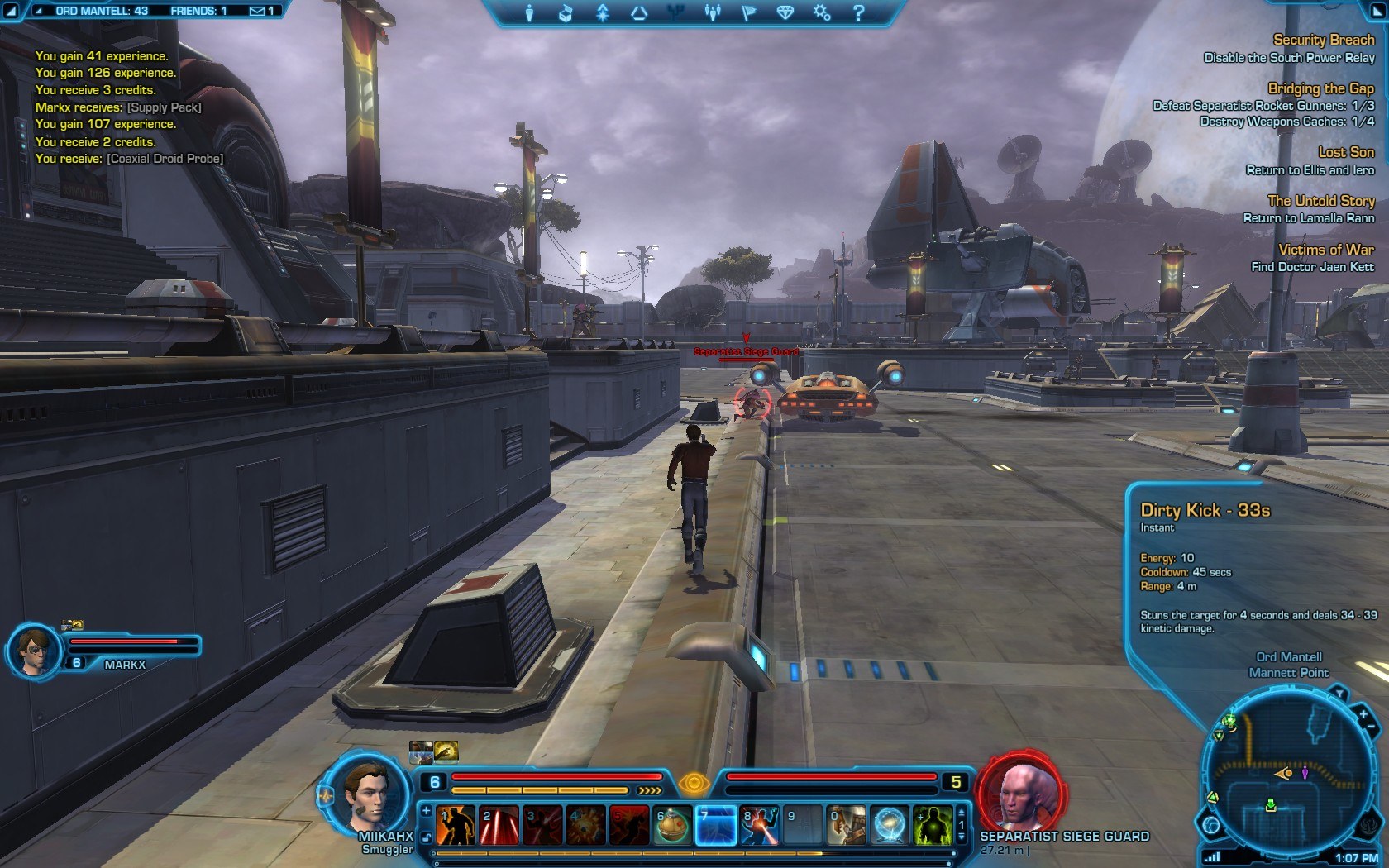Screen dimensions: 1389x868
Task: Open the crew skills triangle icon
Action: (640, 13)
